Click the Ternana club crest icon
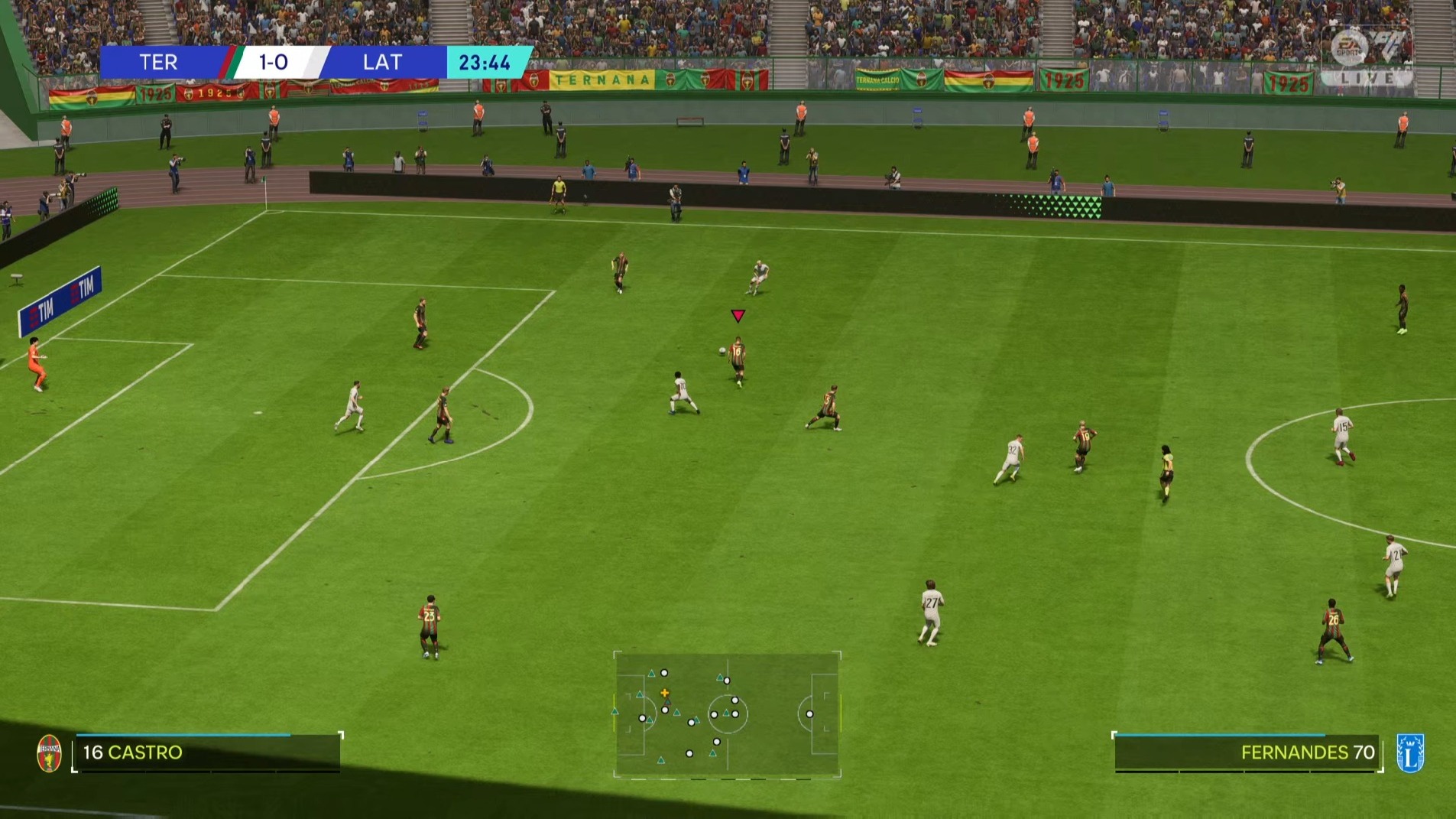Image resolution: width=1456 pixels, height=819 pixels. pyautogui.click(x=50, y=753)
